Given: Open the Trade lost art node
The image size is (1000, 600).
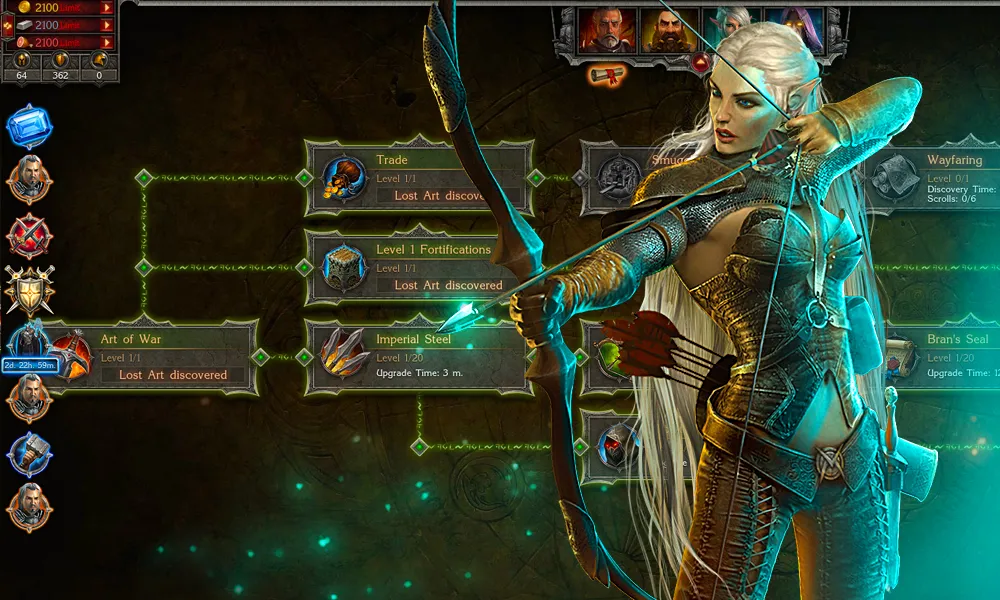Looking at the screenshot, I should [418, 178].
